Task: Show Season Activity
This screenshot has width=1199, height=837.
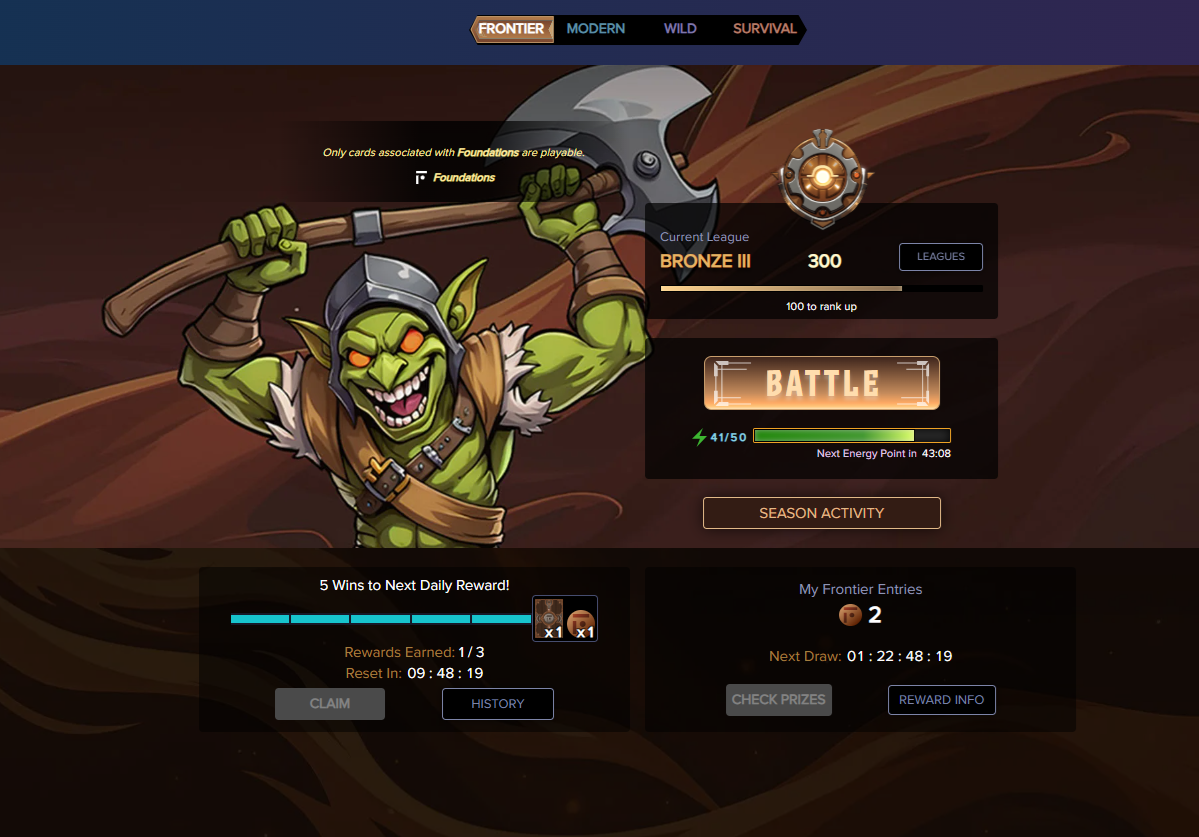Action: pos(821,513)
